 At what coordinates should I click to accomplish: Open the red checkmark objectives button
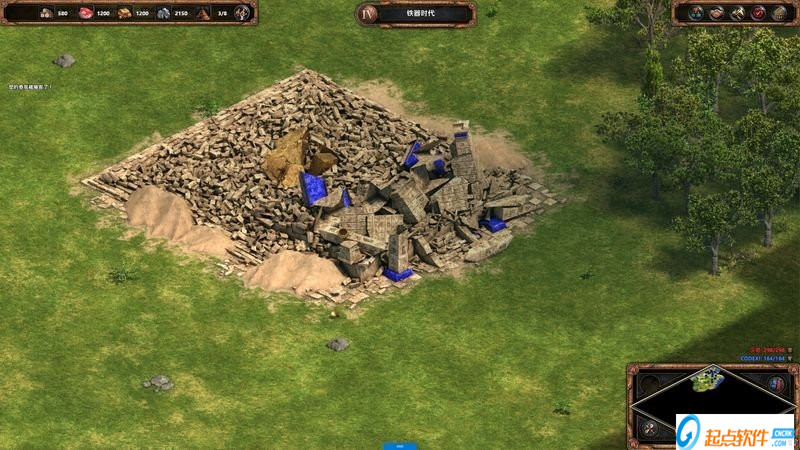pyautogui.click(x=758, y=13)
